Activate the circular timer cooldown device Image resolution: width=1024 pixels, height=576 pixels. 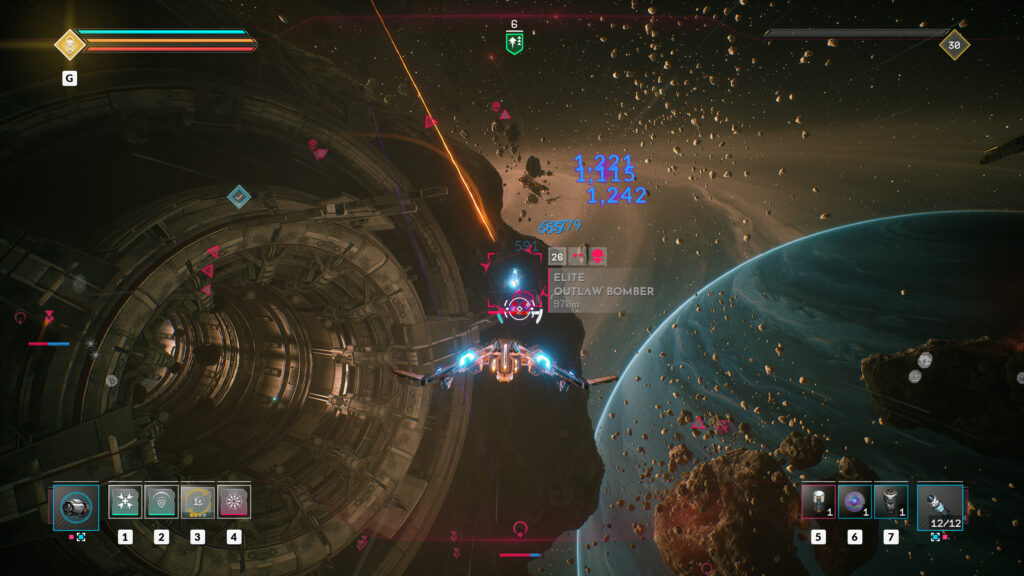pyautogui.click(x=198, y=502)
